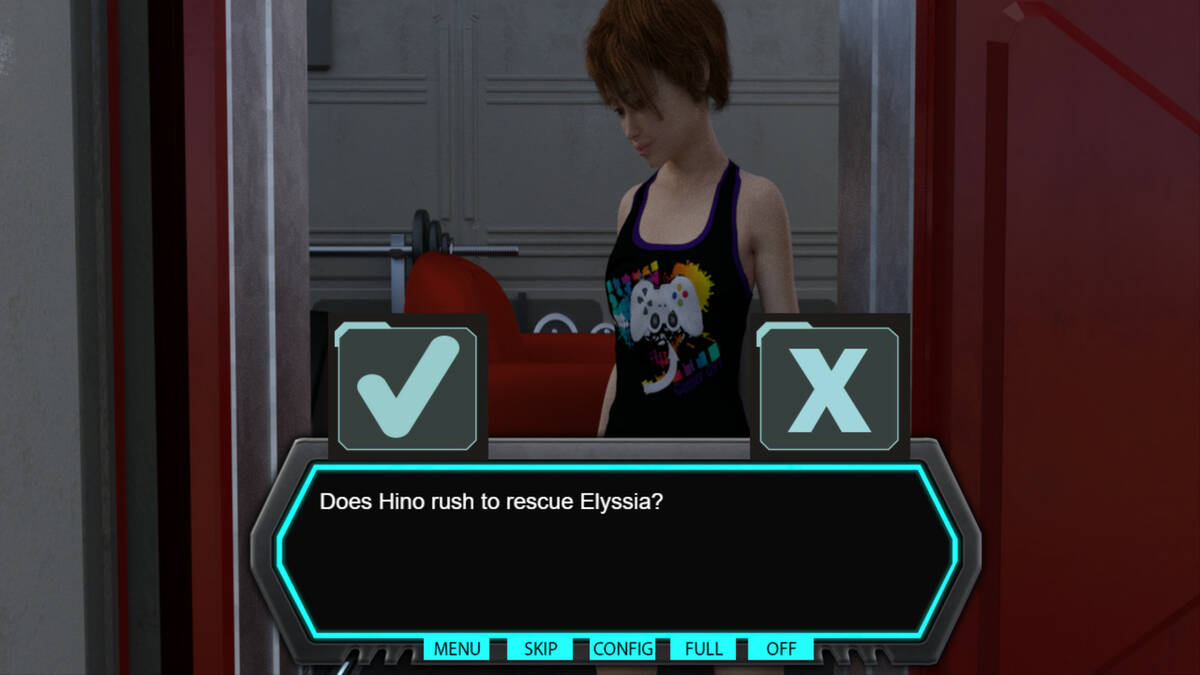
Task: Open the MENU button
Action: [457, 648]
